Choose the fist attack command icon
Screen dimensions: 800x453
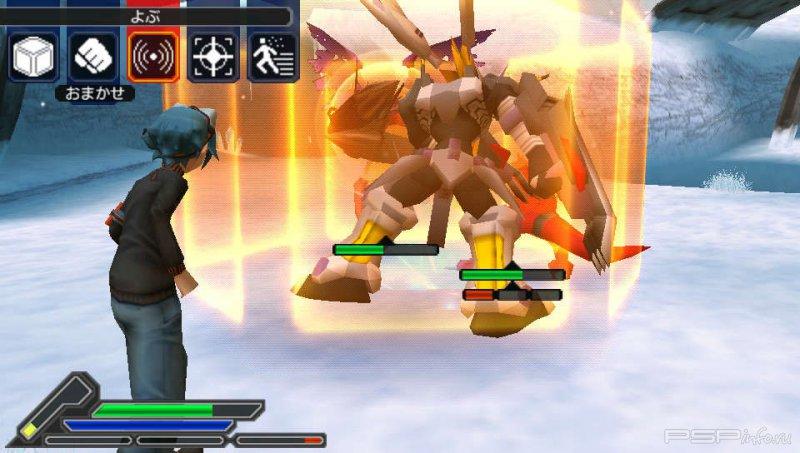94,57
